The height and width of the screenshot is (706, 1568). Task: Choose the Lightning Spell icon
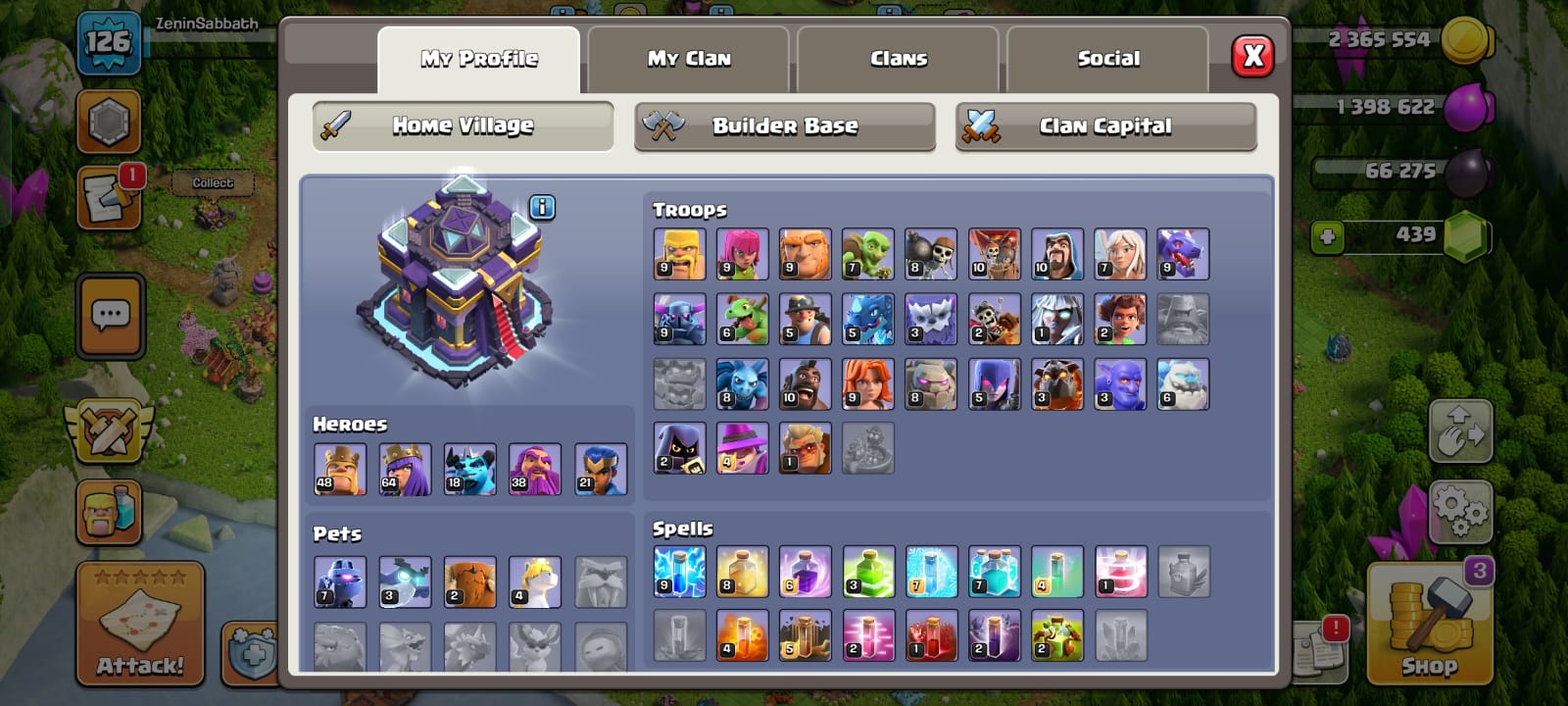click(x=679, y=572)
